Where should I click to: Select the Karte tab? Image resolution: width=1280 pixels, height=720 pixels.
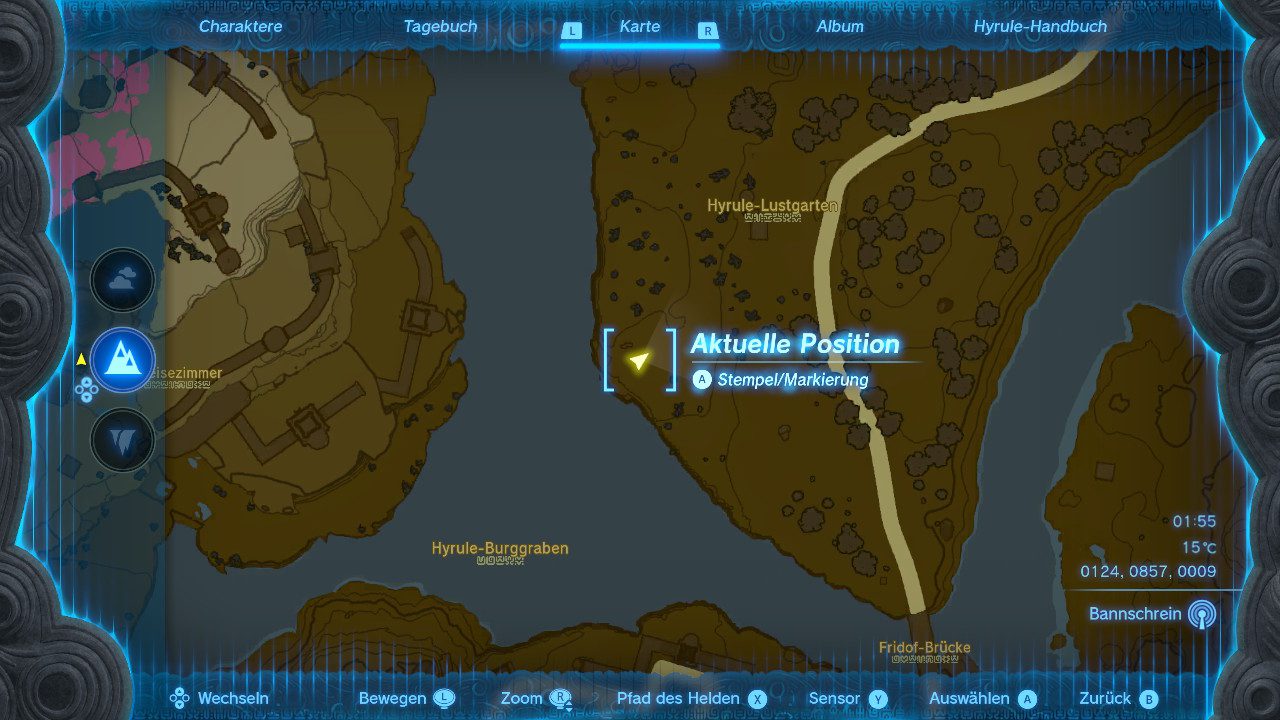pos(639,27)
